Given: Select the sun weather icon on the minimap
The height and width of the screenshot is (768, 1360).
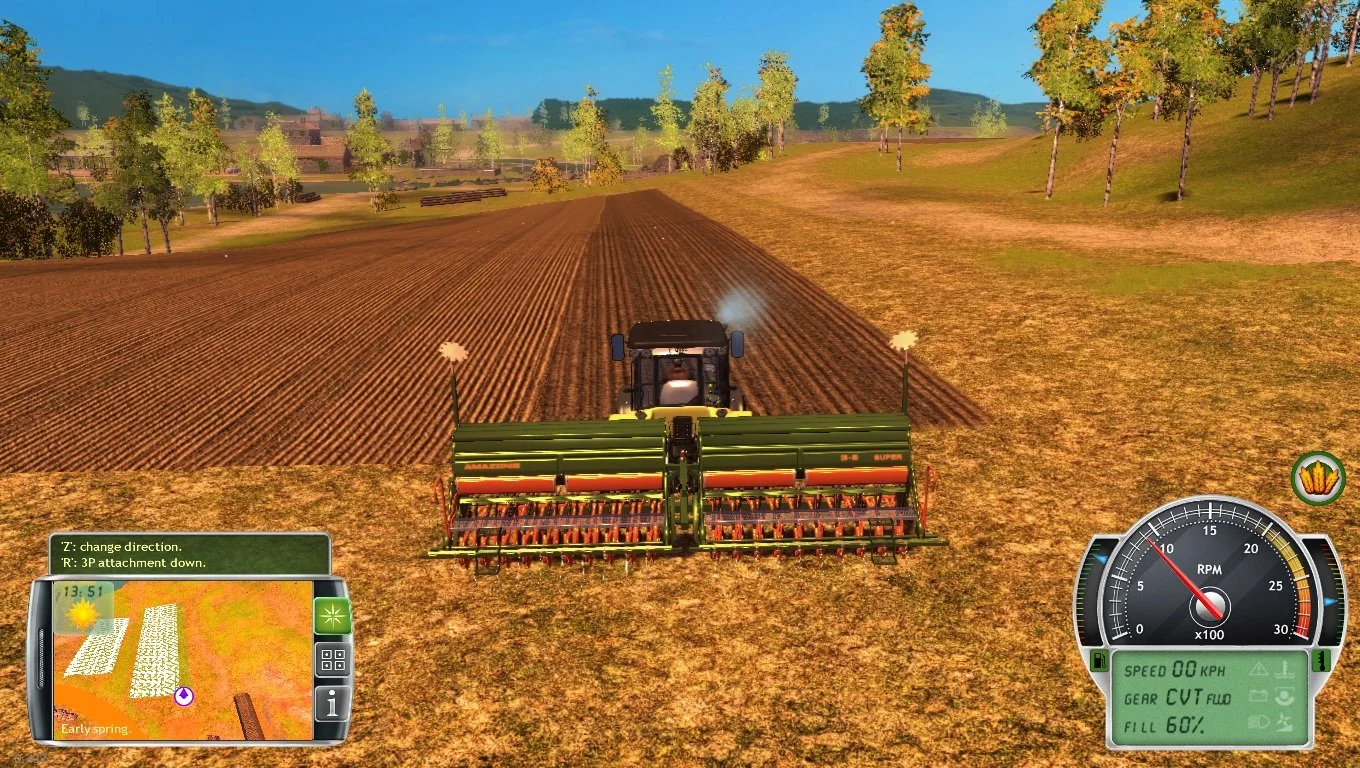Looking at the screenshot, I should click(x=83, y=615).
